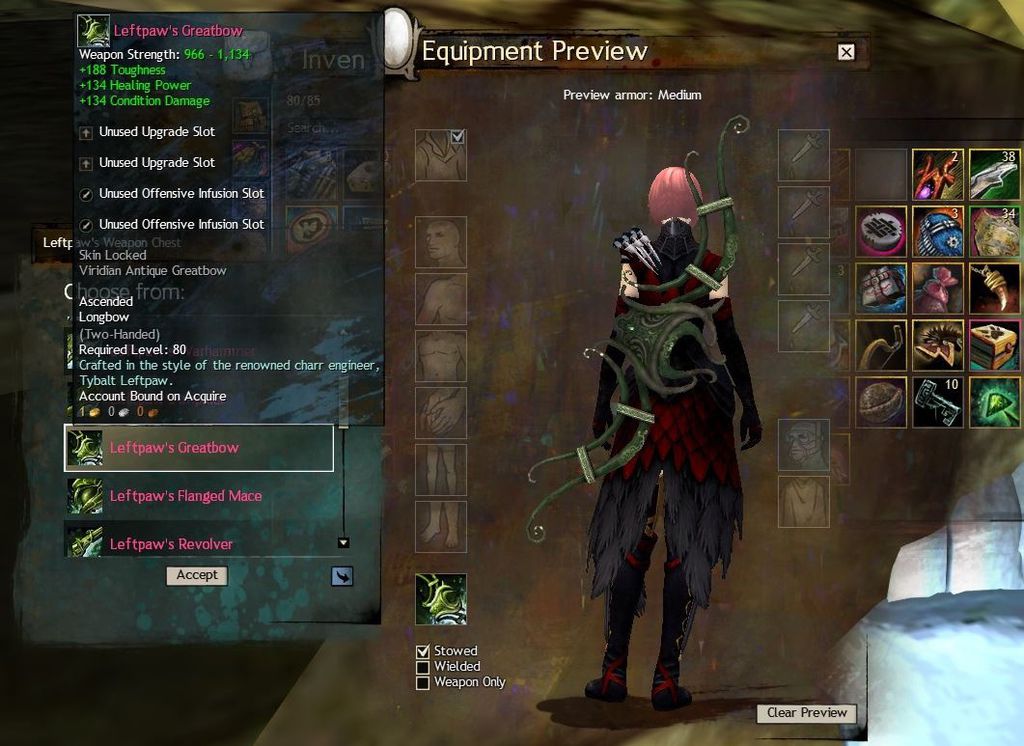Viewport: 1024px width, 746px height.
Task: Click the previewed greatbow weapon slot
Action: click(441, 599)
